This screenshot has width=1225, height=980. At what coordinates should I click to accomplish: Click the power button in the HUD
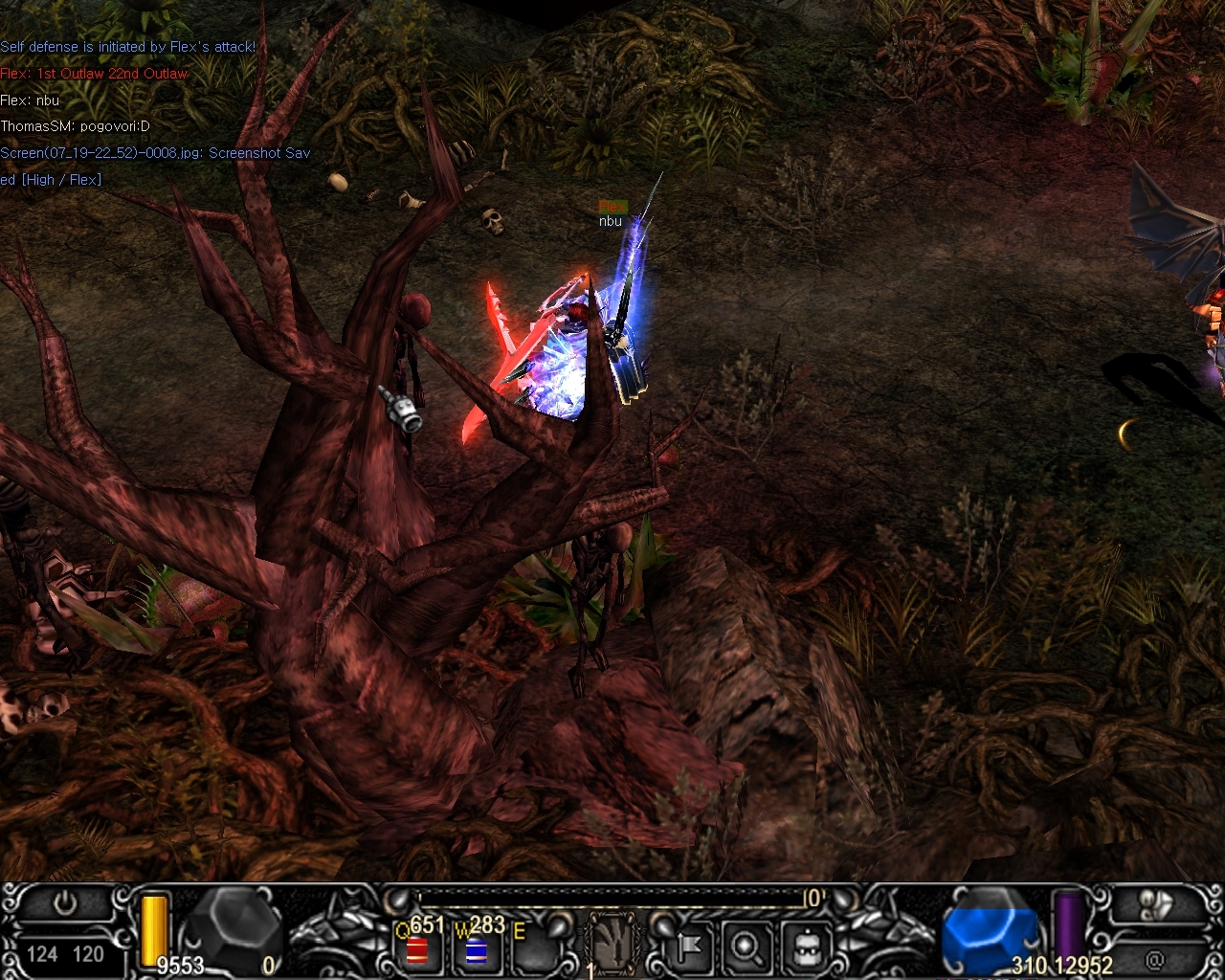point(65,904)
